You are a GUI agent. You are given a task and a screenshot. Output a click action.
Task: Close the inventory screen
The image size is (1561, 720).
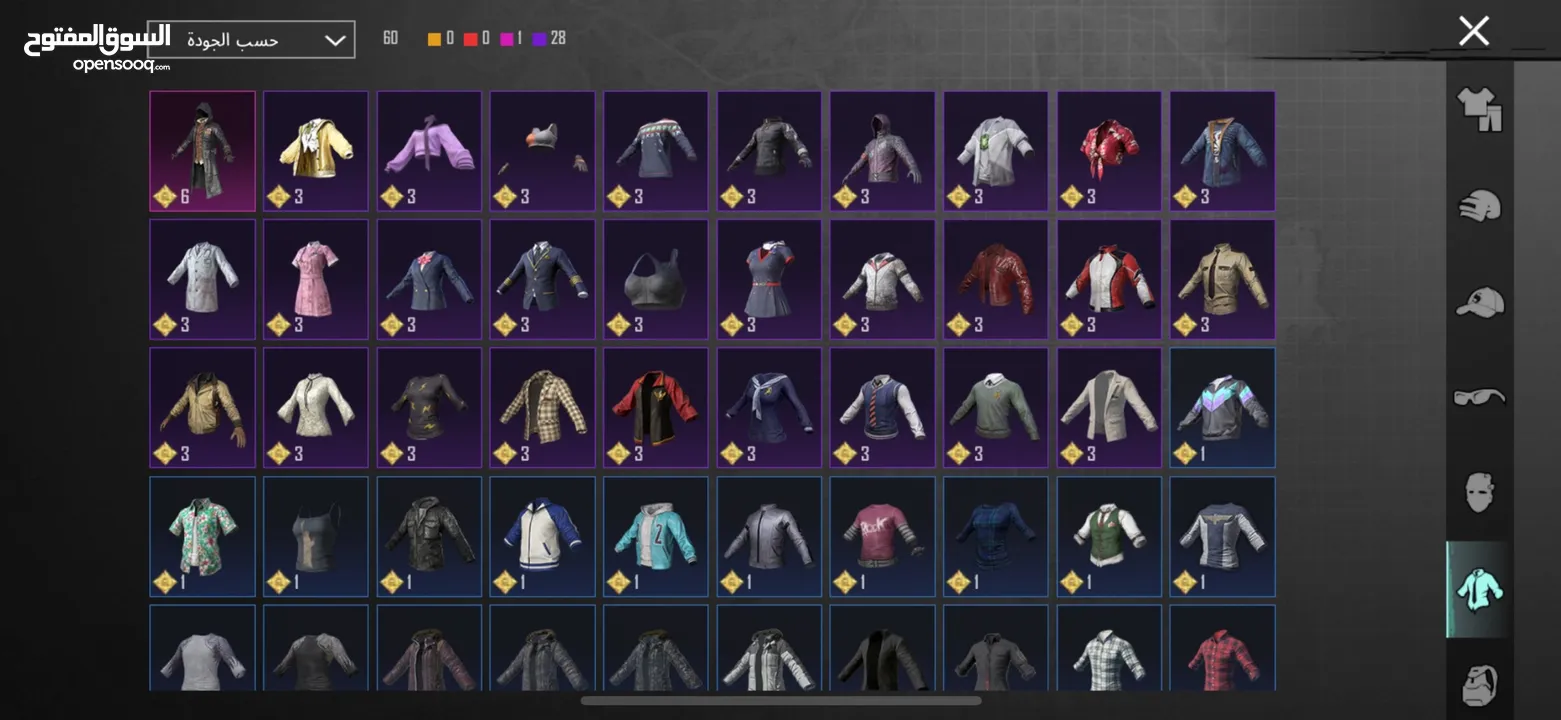[1473, 31]
